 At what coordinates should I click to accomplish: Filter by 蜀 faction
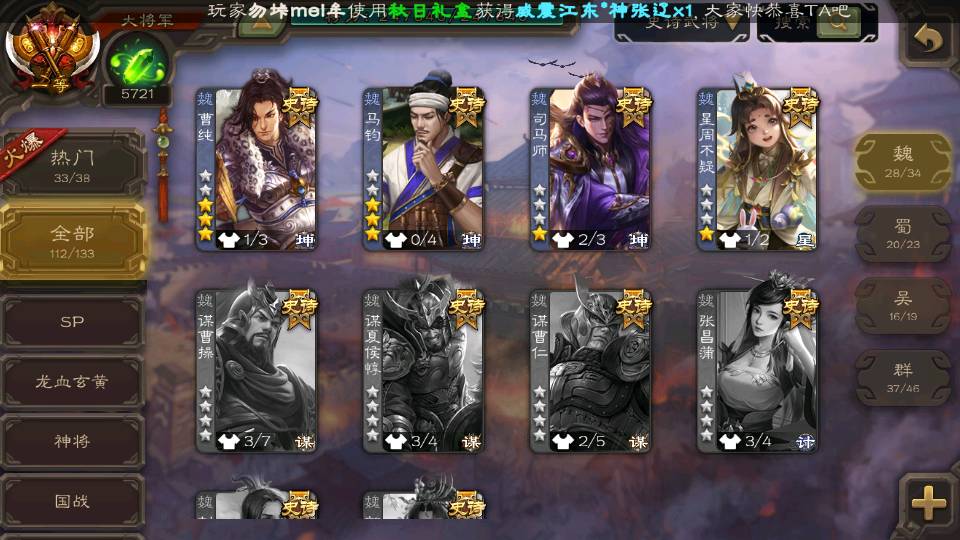point(902,234)
